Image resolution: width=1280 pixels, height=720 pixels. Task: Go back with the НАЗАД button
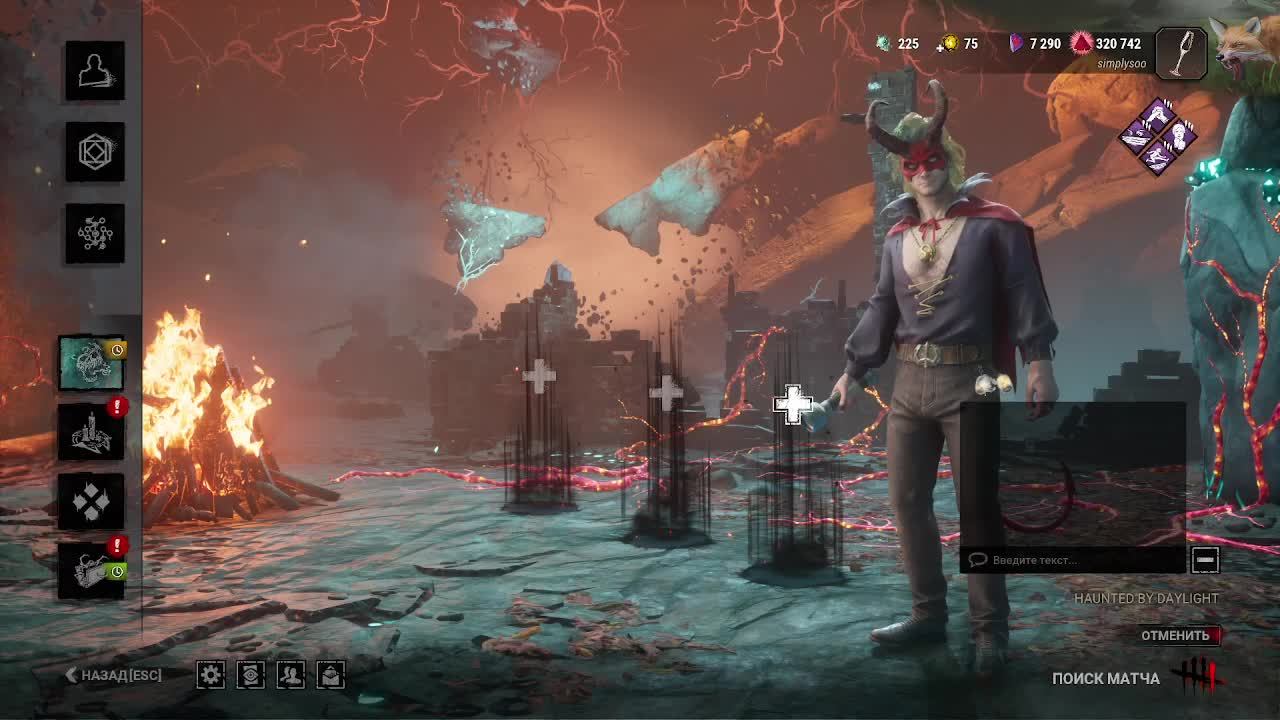(x=113, y=675)
